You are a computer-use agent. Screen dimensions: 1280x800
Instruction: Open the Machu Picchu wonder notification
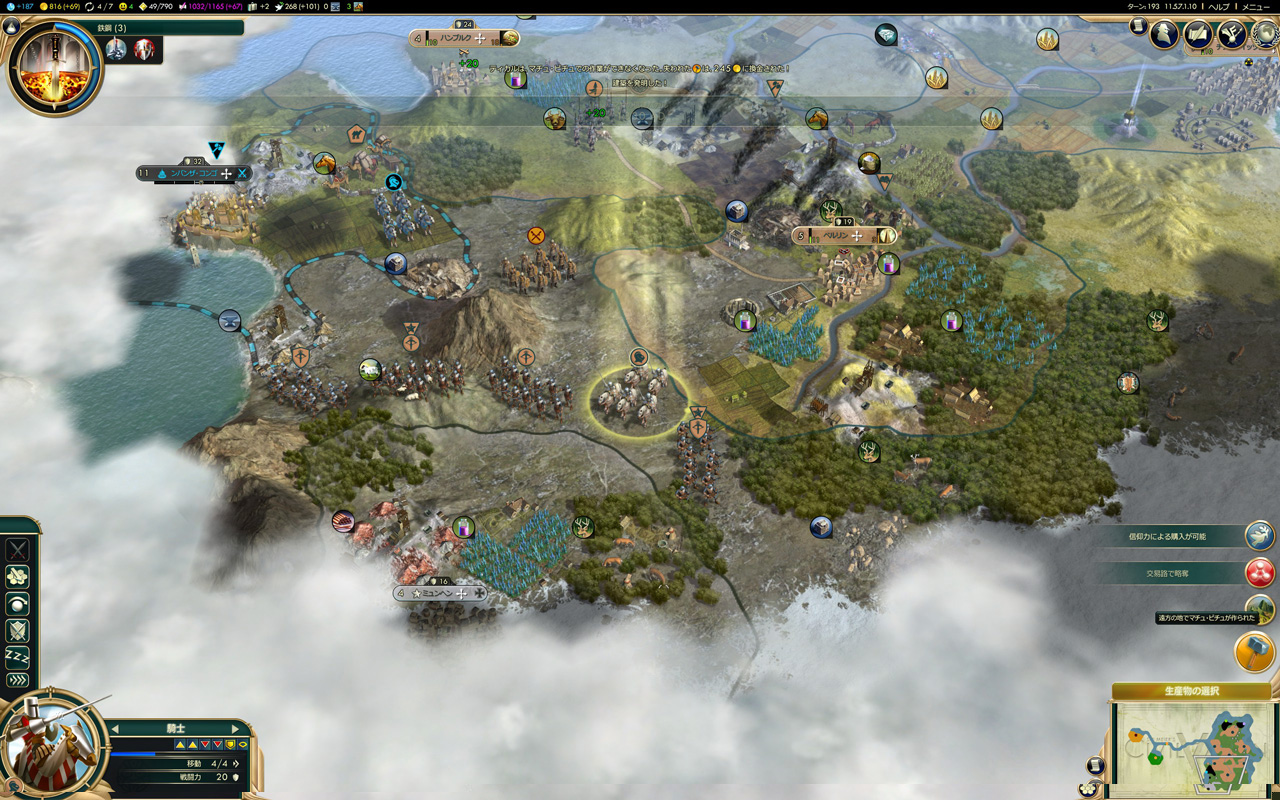click(1260, 607)
